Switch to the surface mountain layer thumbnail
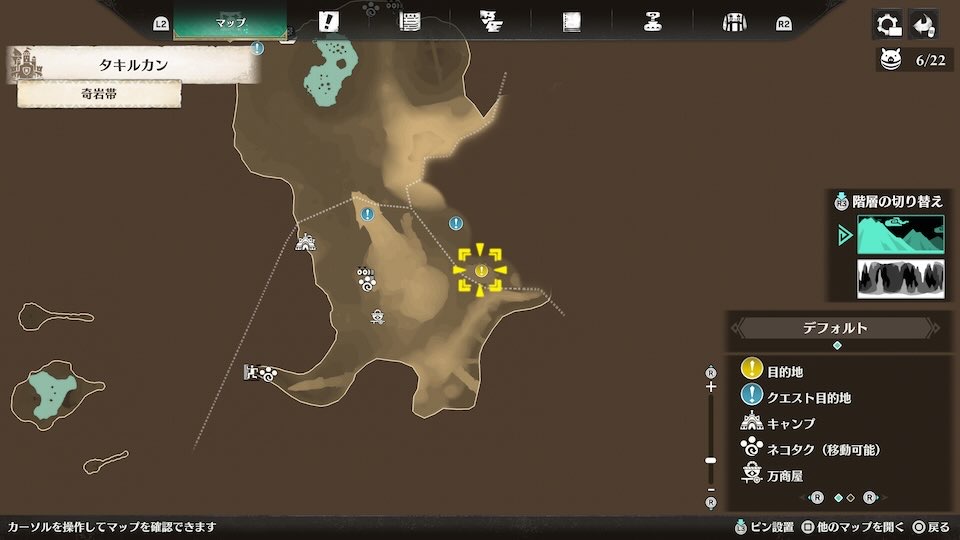 pos(900,235)
